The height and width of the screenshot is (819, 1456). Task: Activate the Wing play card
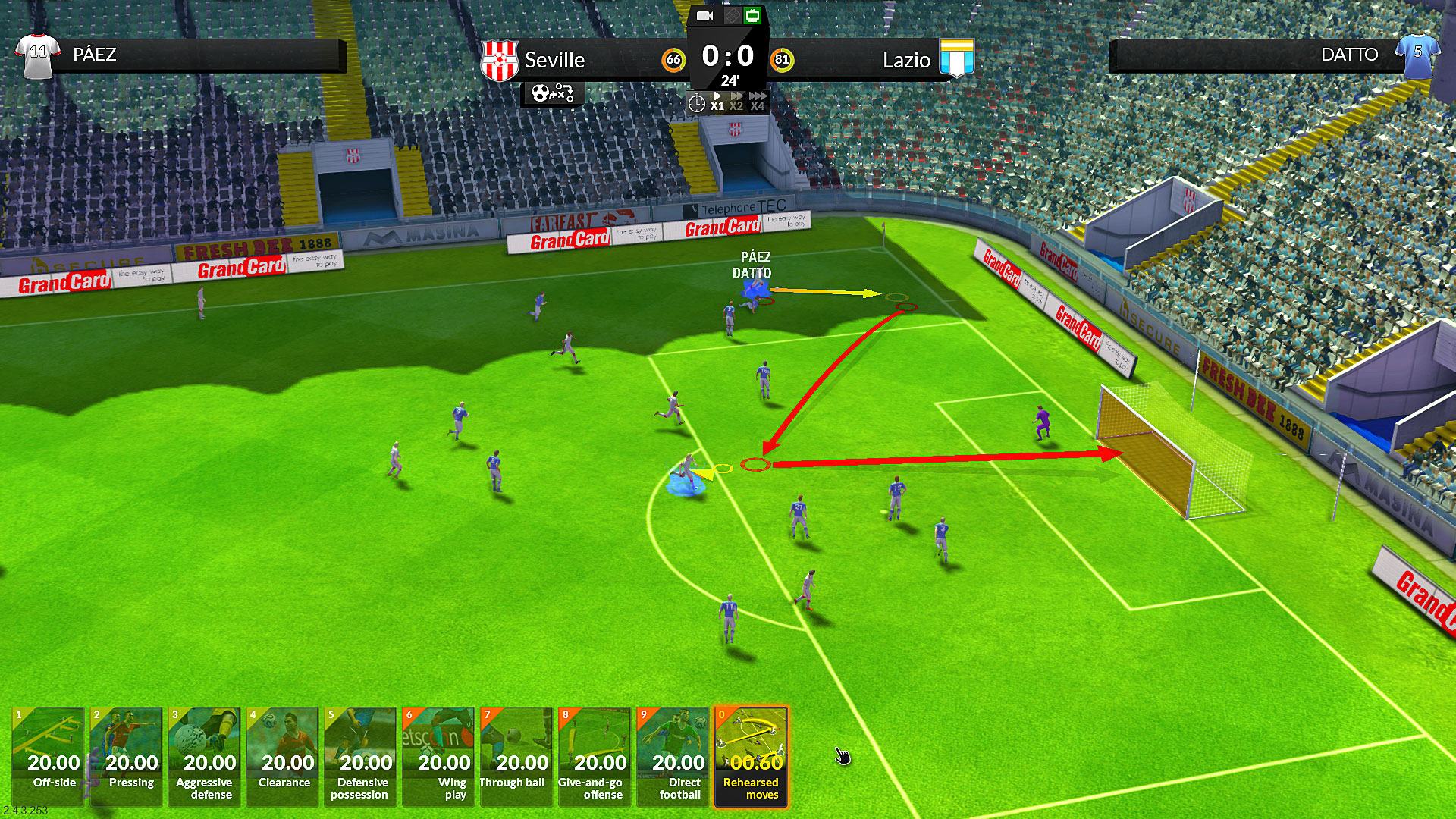pyautogui.click(x=439, y=756)
